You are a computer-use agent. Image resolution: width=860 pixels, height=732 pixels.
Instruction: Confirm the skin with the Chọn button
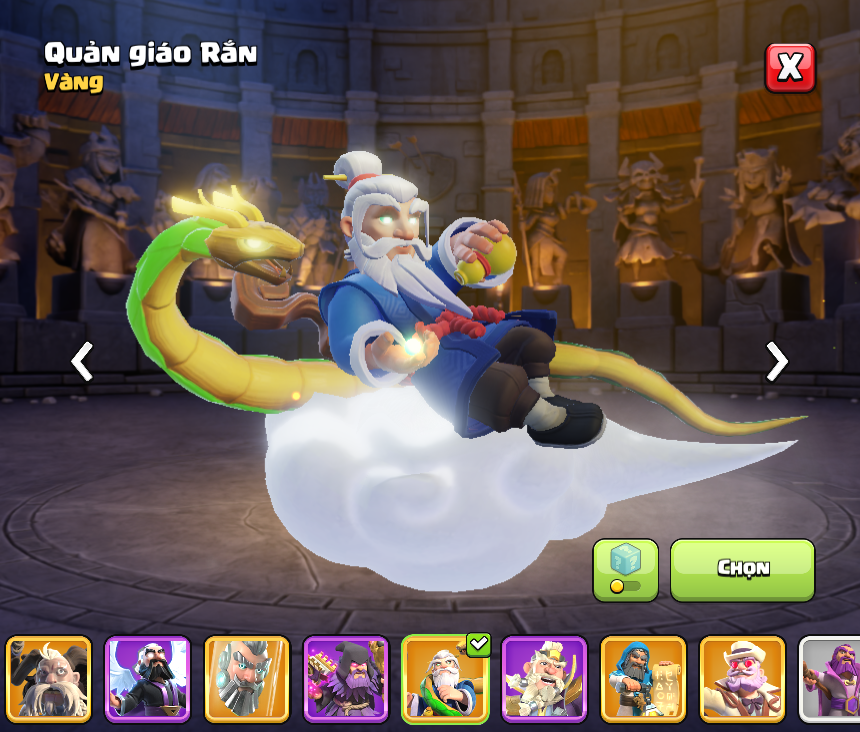click(742, 570)
